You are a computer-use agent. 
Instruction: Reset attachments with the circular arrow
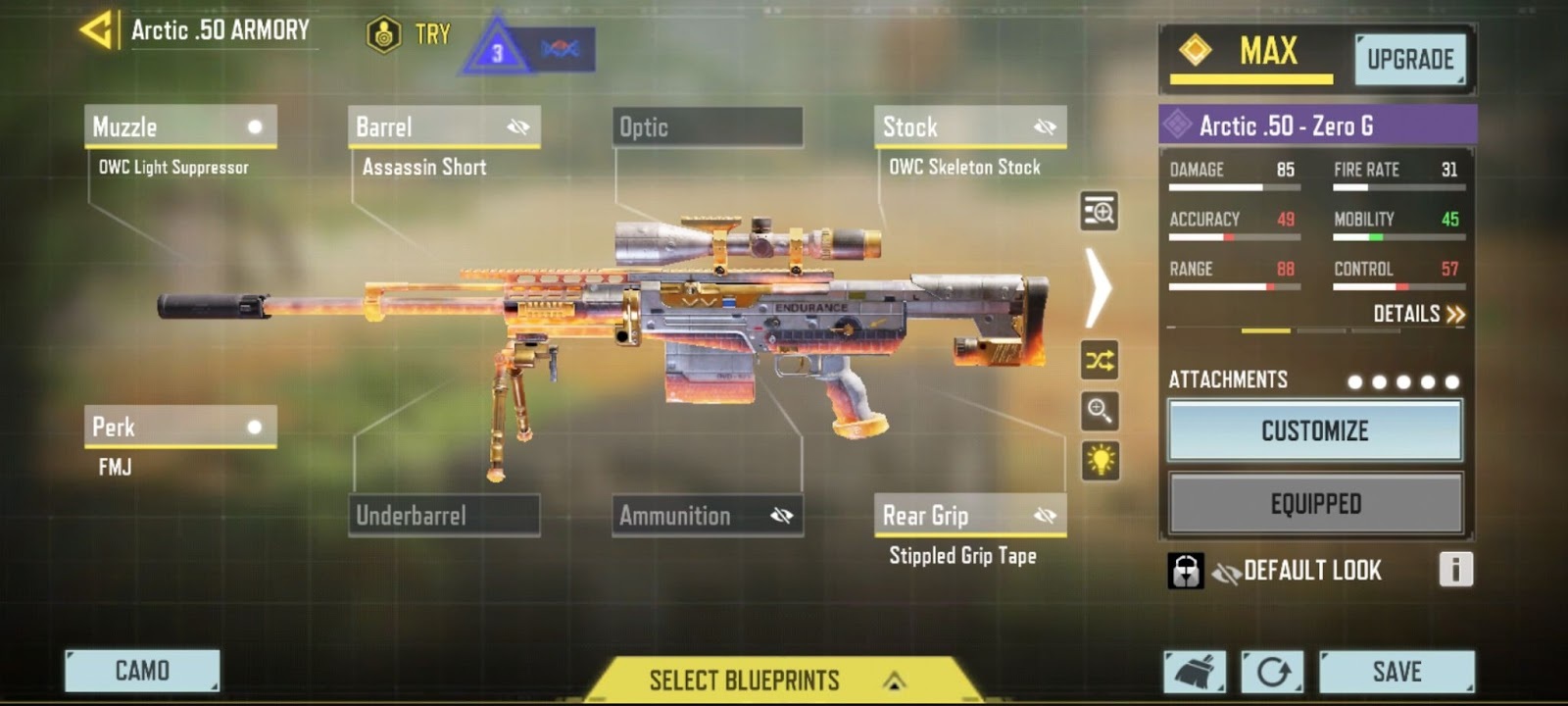(1273, 672)
